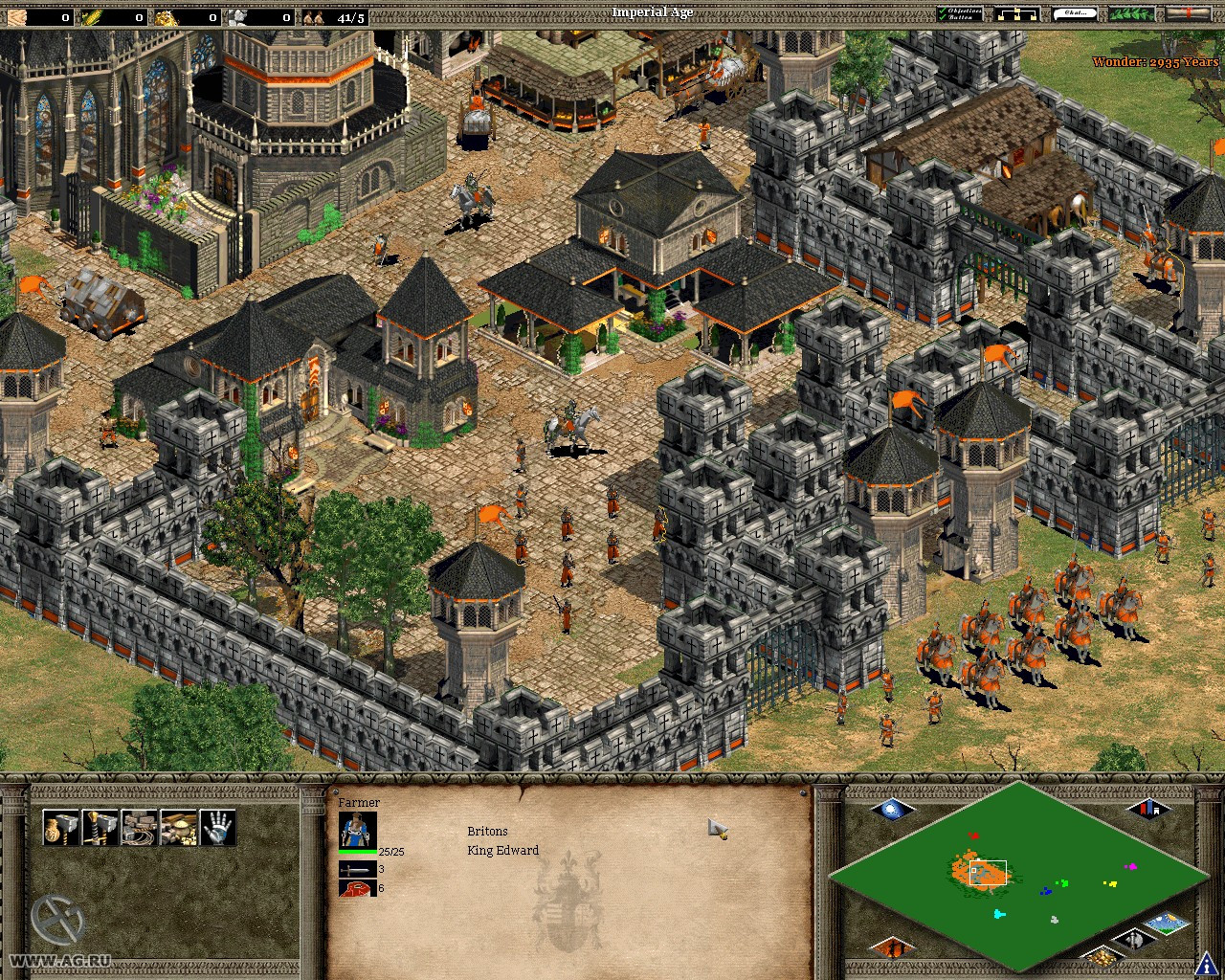The height and width of the screenshot is (980, 1225).
Task: Open the Chat input box
Action: (1076, 12)
